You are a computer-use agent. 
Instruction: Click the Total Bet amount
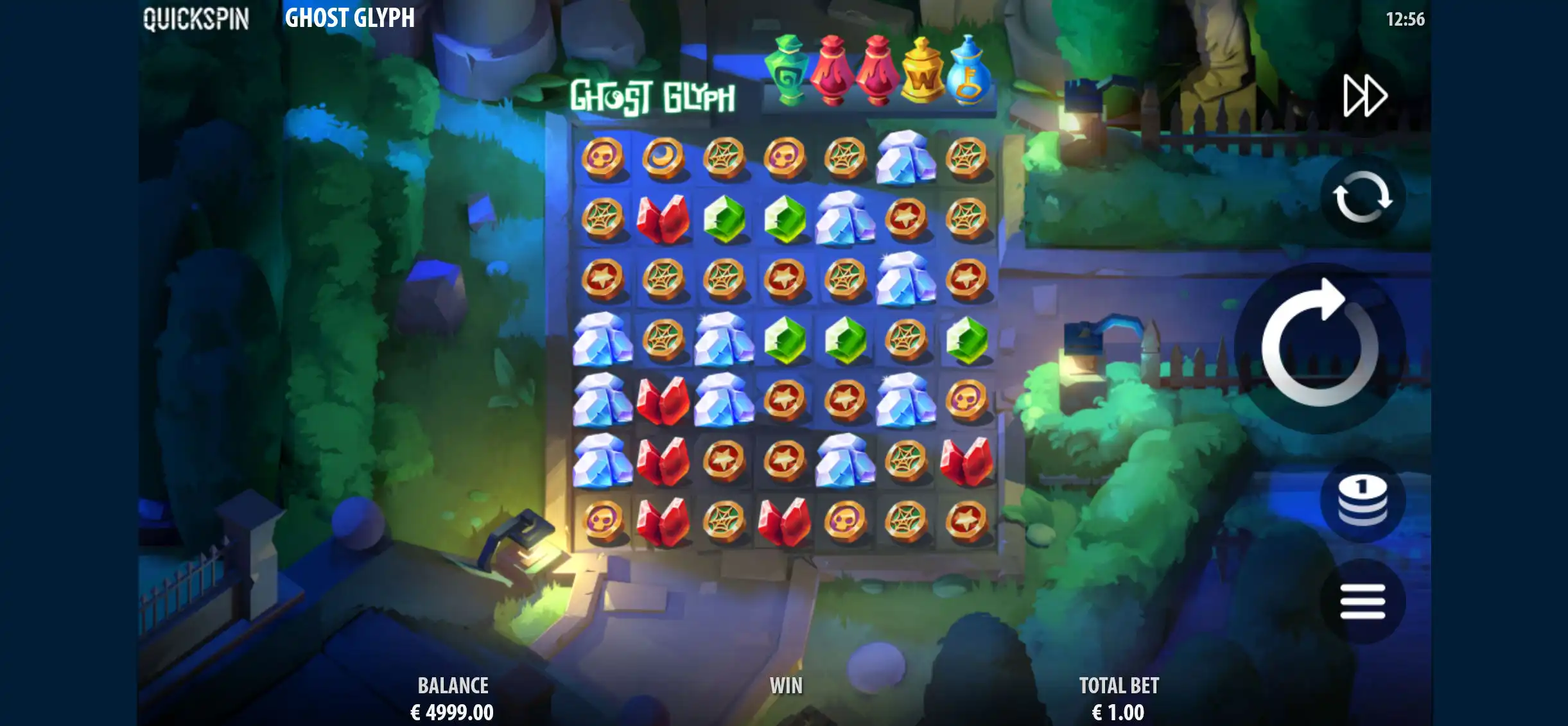coord(1118,711)
